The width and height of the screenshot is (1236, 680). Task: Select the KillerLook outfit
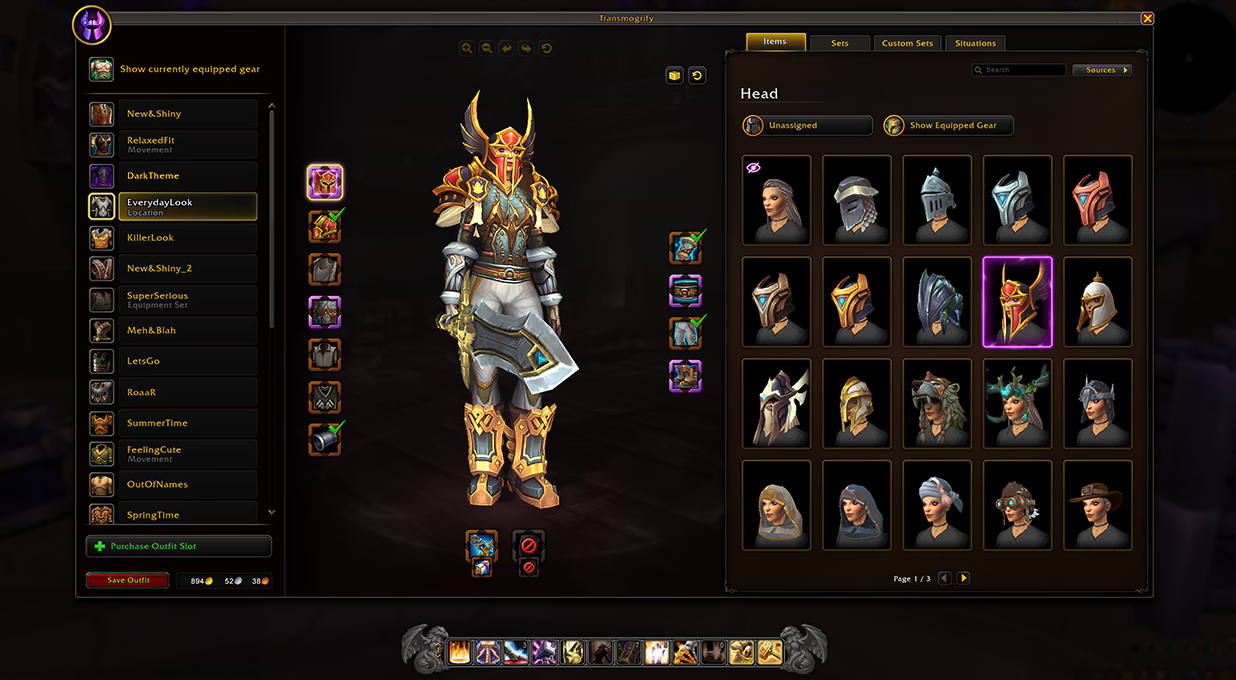pos(172,238)
